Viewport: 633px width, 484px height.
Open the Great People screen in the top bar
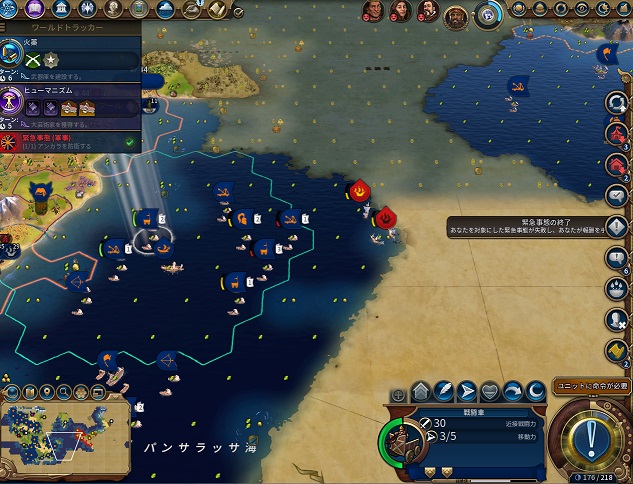tap(113, 9)
